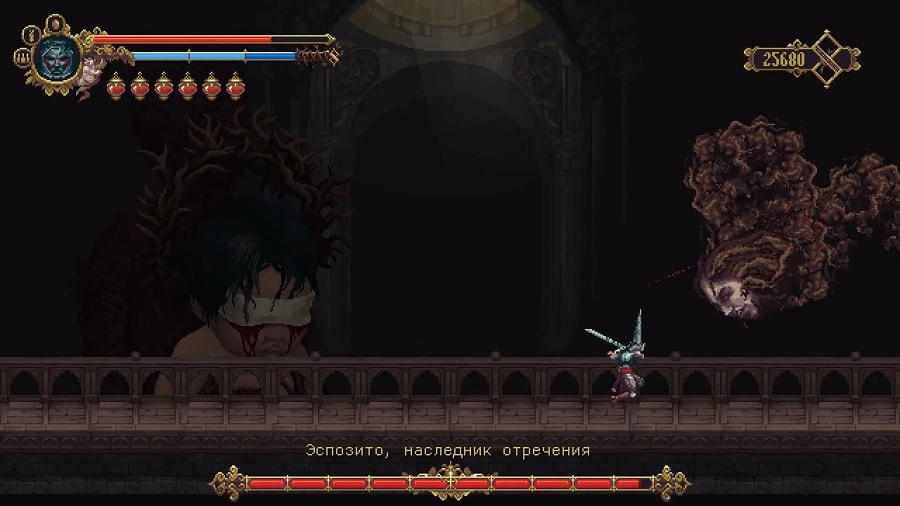Click the Penitent One mask portrait
Screen dimensions: 900x506
point(55,57)
